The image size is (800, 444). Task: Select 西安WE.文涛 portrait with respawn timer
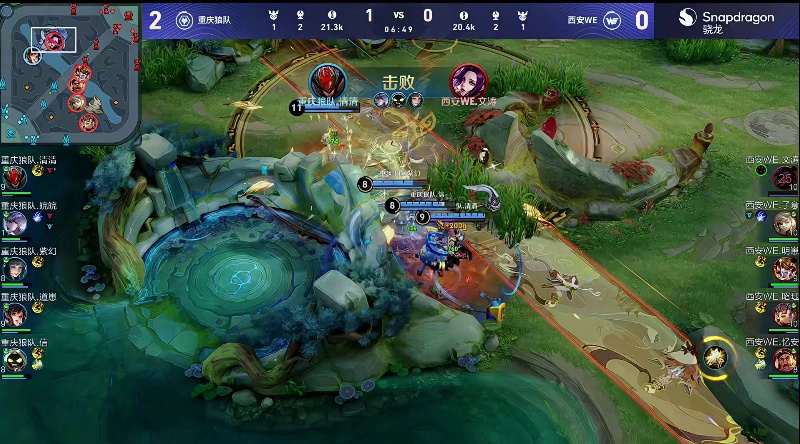pos(783,178)
